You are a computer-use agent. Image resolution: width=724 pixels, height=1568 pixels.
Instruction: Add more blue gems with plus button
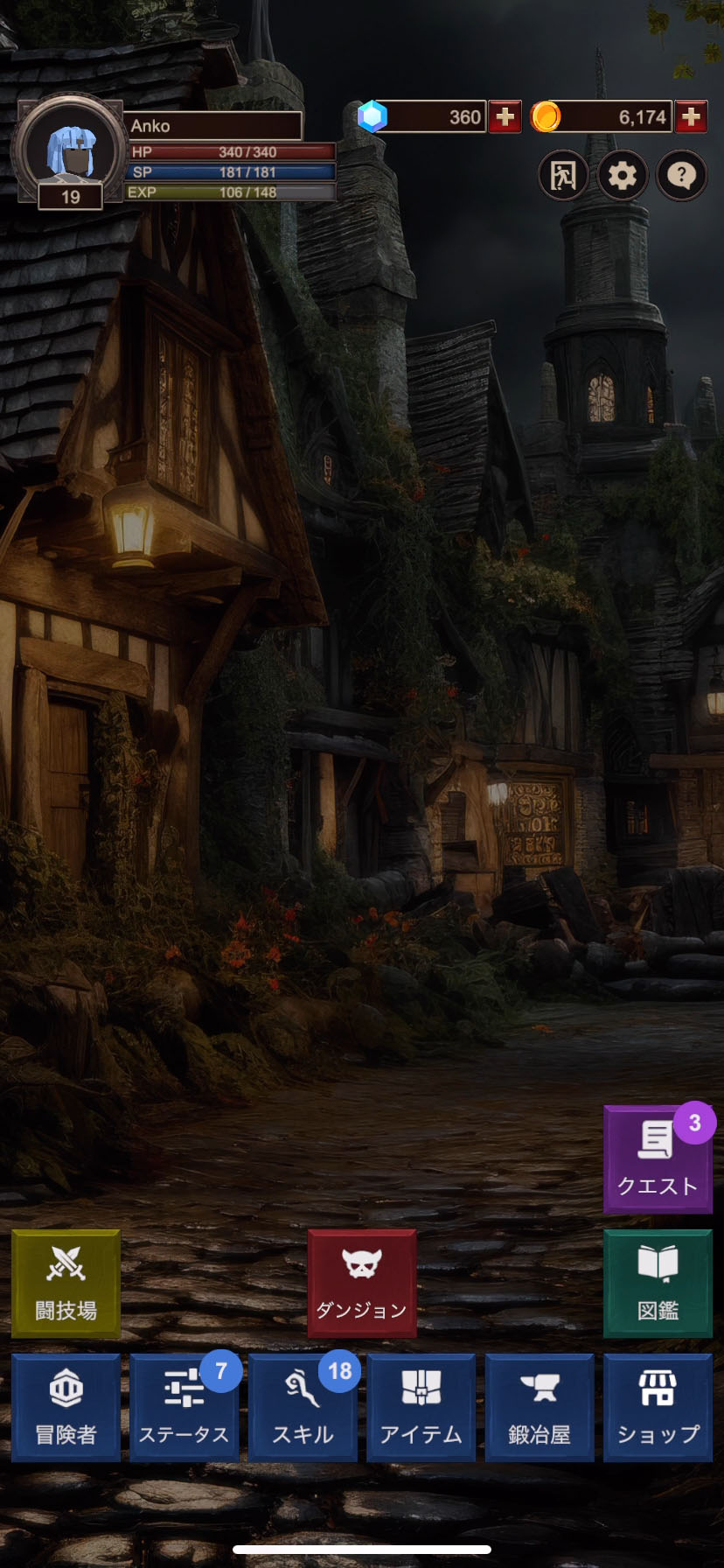point(505,117)
